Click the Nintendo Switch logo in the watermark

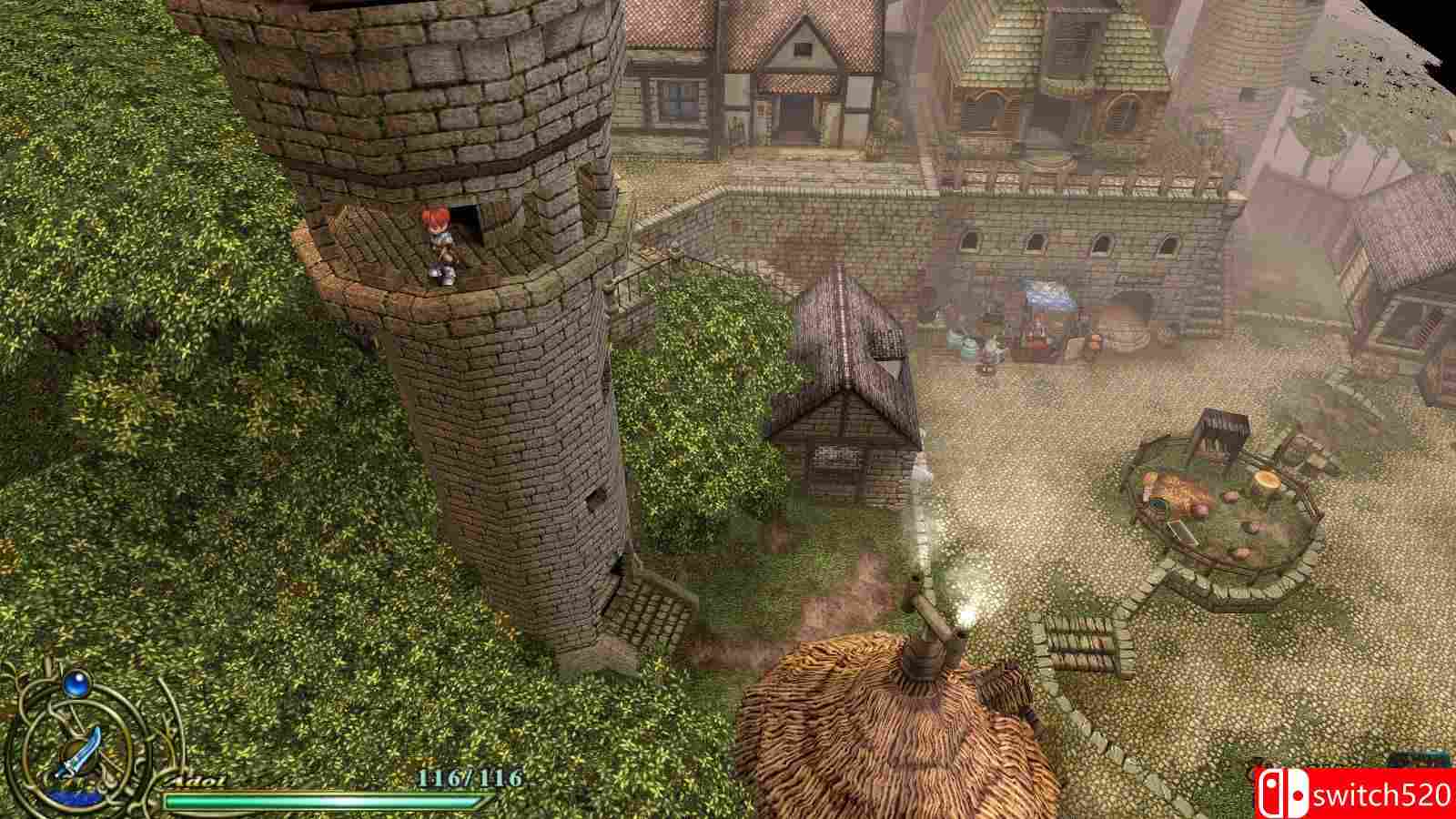coord(1283,792)
